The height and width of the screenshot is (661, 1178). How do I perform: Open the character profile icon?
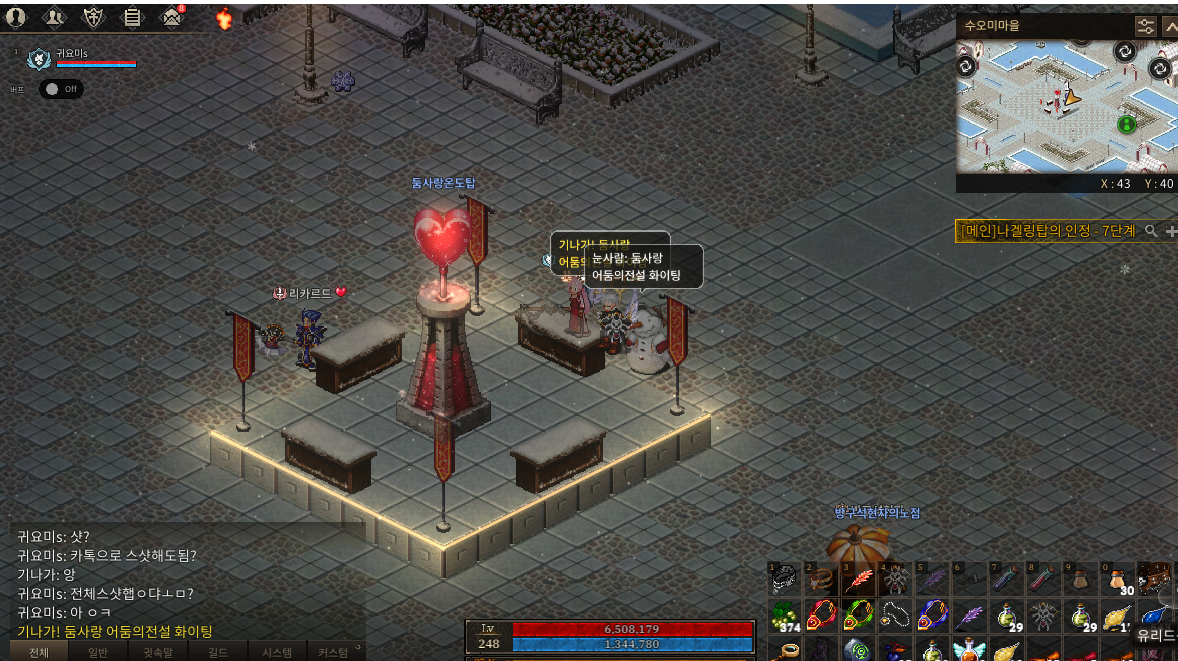(x=15, y=17)
